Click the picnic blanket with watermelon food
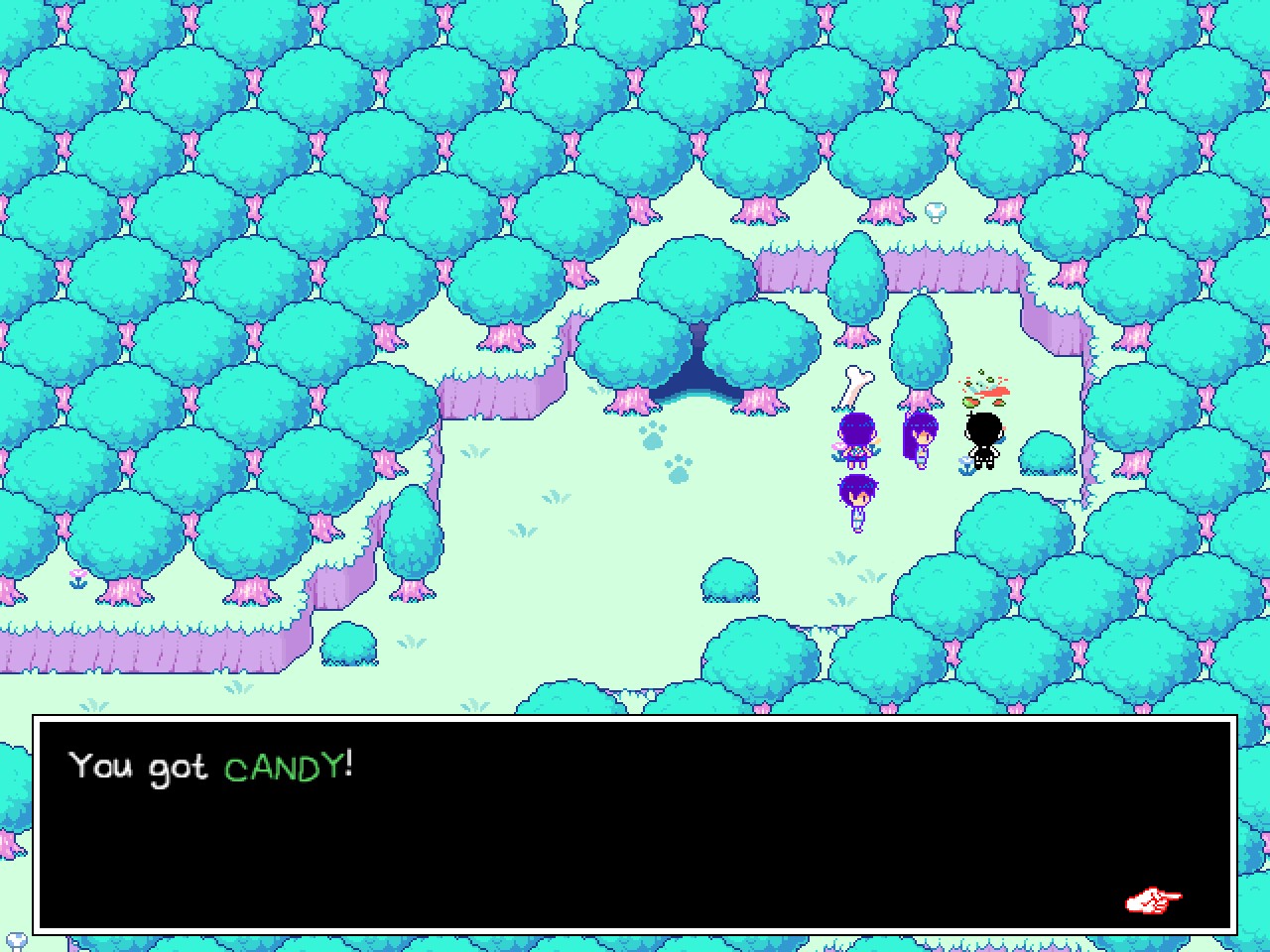The width and height of the screenshot is (1270, 952). click(987, 392)
